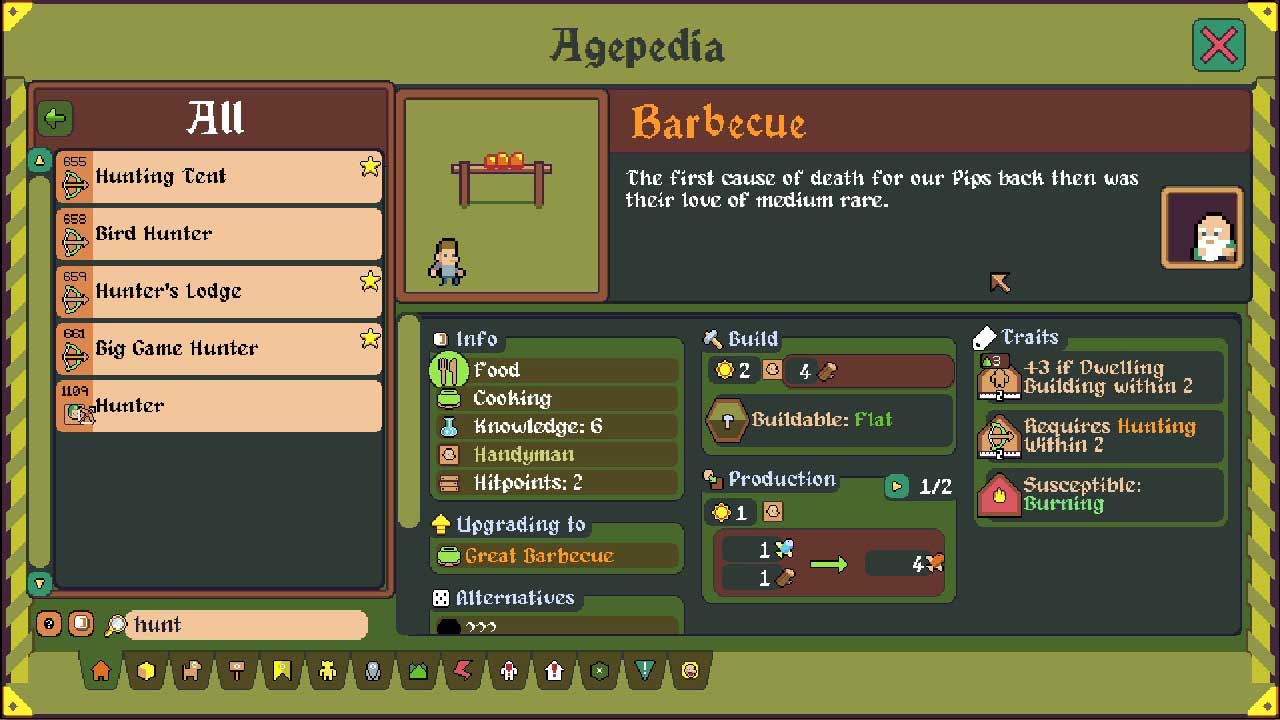The width and height of the screenshot is (1280, 720).
Task: Open the Great Barbecue upgrade link
Action: click(x=539, y=556)
